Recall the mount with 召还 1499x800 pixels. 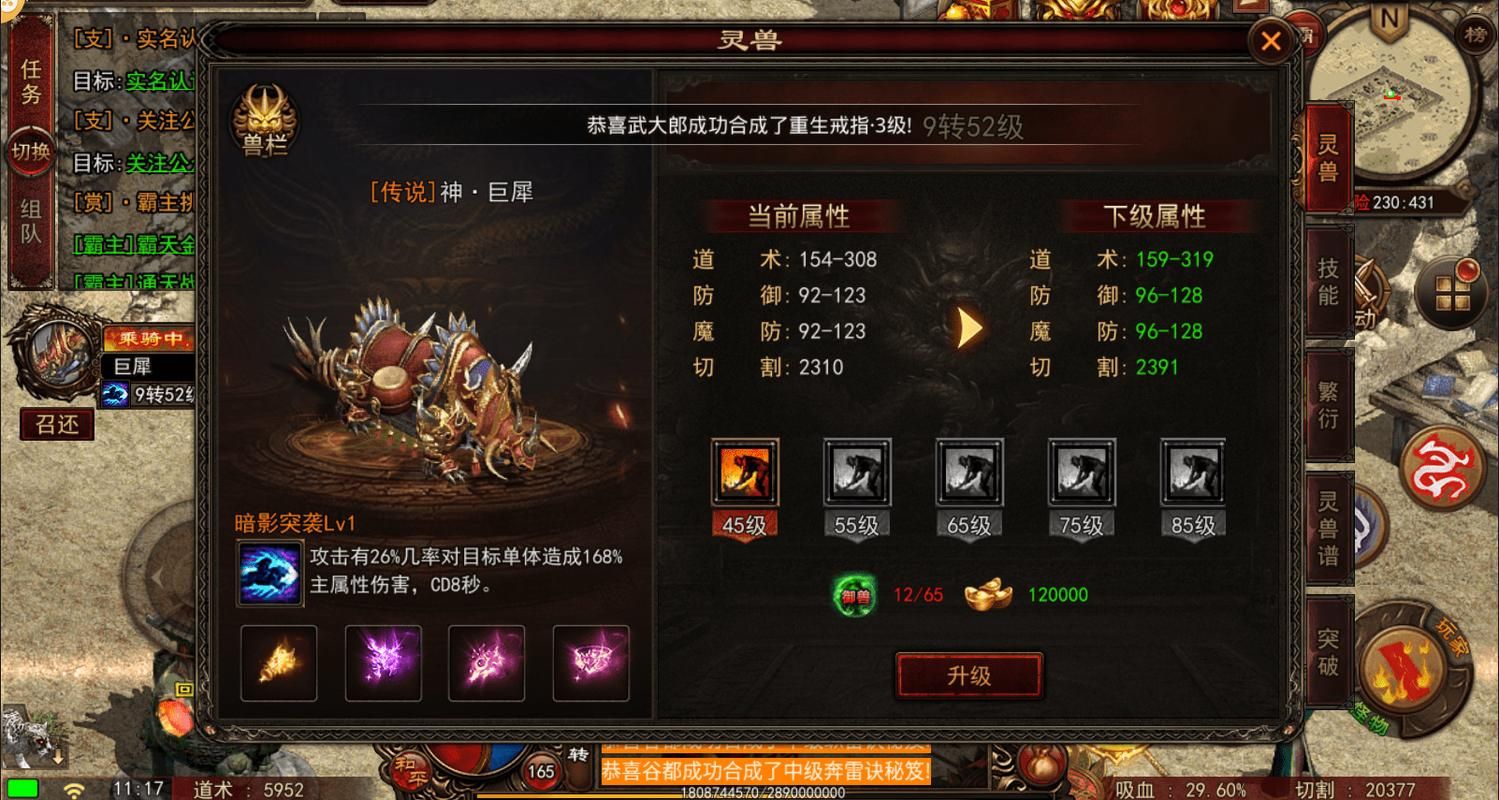57,424
